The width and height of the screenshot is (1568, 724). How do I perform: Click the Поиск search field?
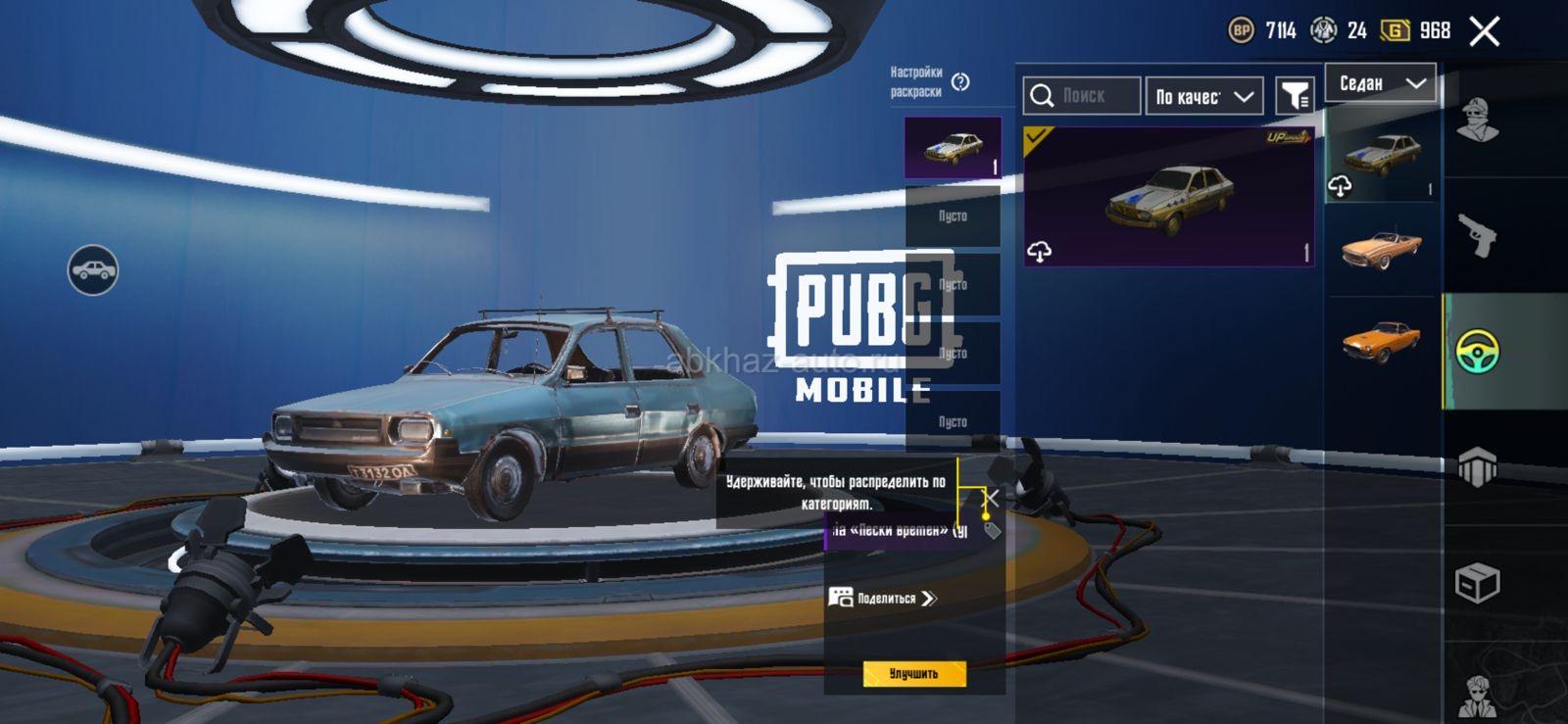(x=1082, y=96)
